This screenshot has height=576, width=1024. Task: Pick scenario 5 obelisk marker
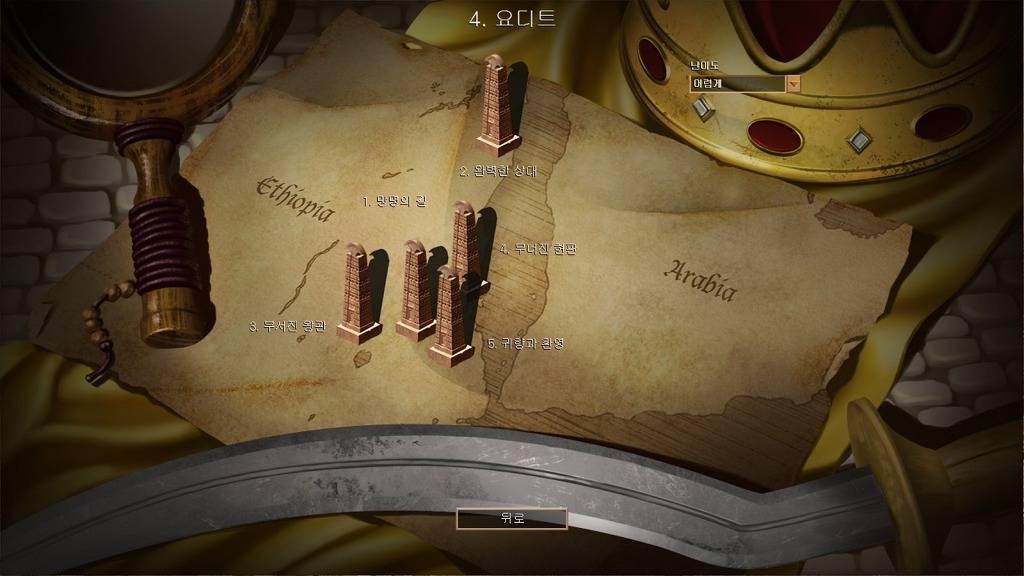450,316
